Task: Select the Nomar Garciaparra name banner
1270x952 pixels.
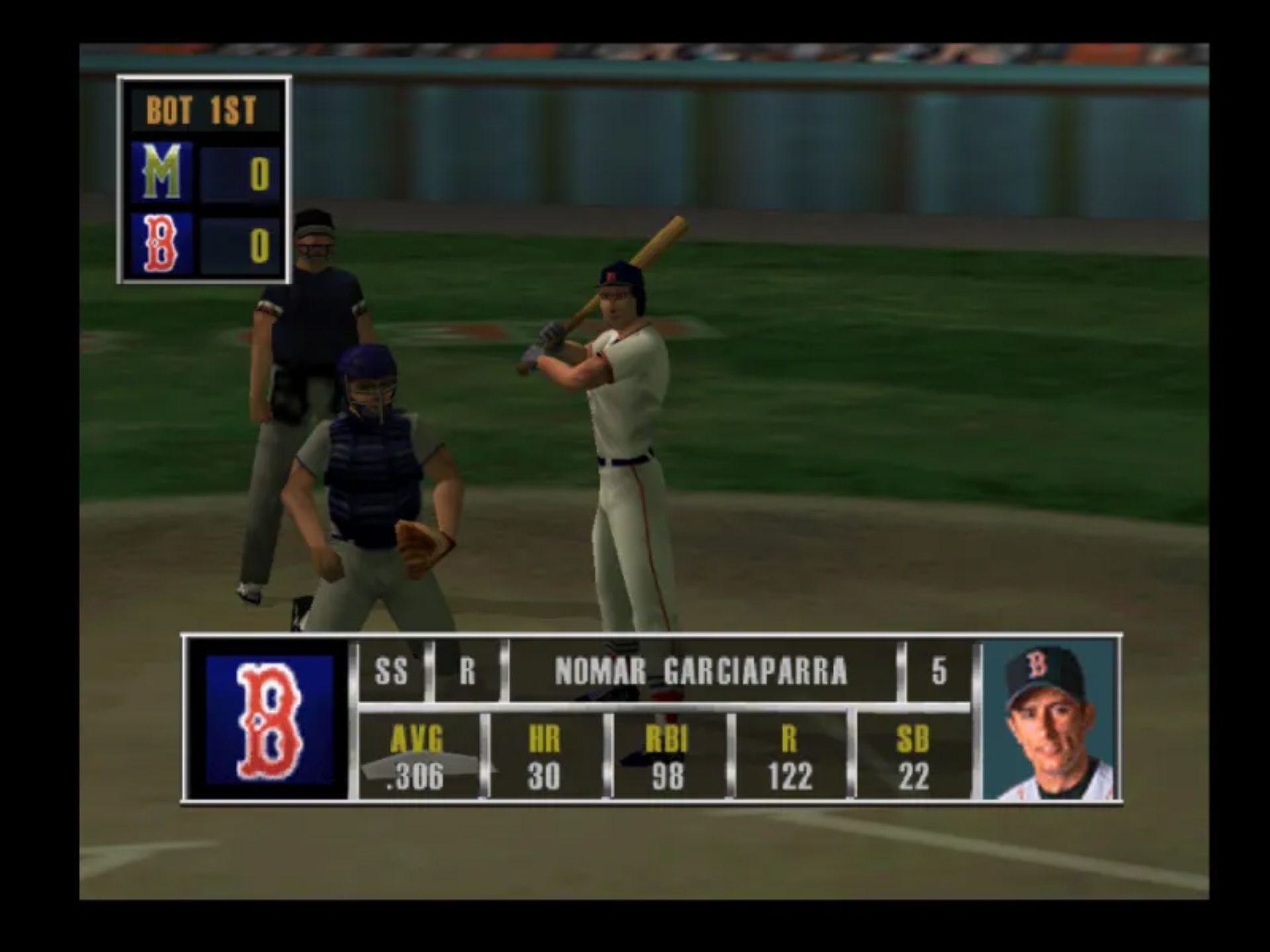Action: click(x=701, y=672)
